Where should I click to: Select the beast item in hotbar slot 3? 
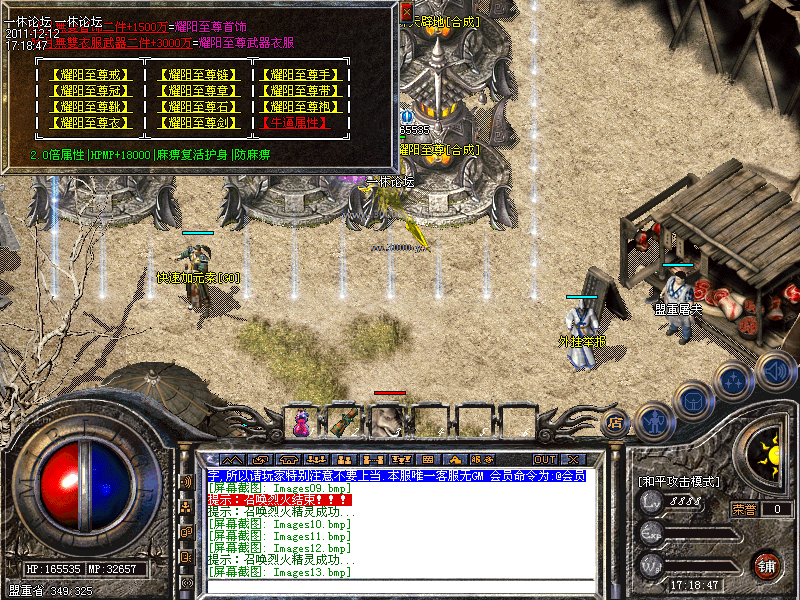(386, 422)
